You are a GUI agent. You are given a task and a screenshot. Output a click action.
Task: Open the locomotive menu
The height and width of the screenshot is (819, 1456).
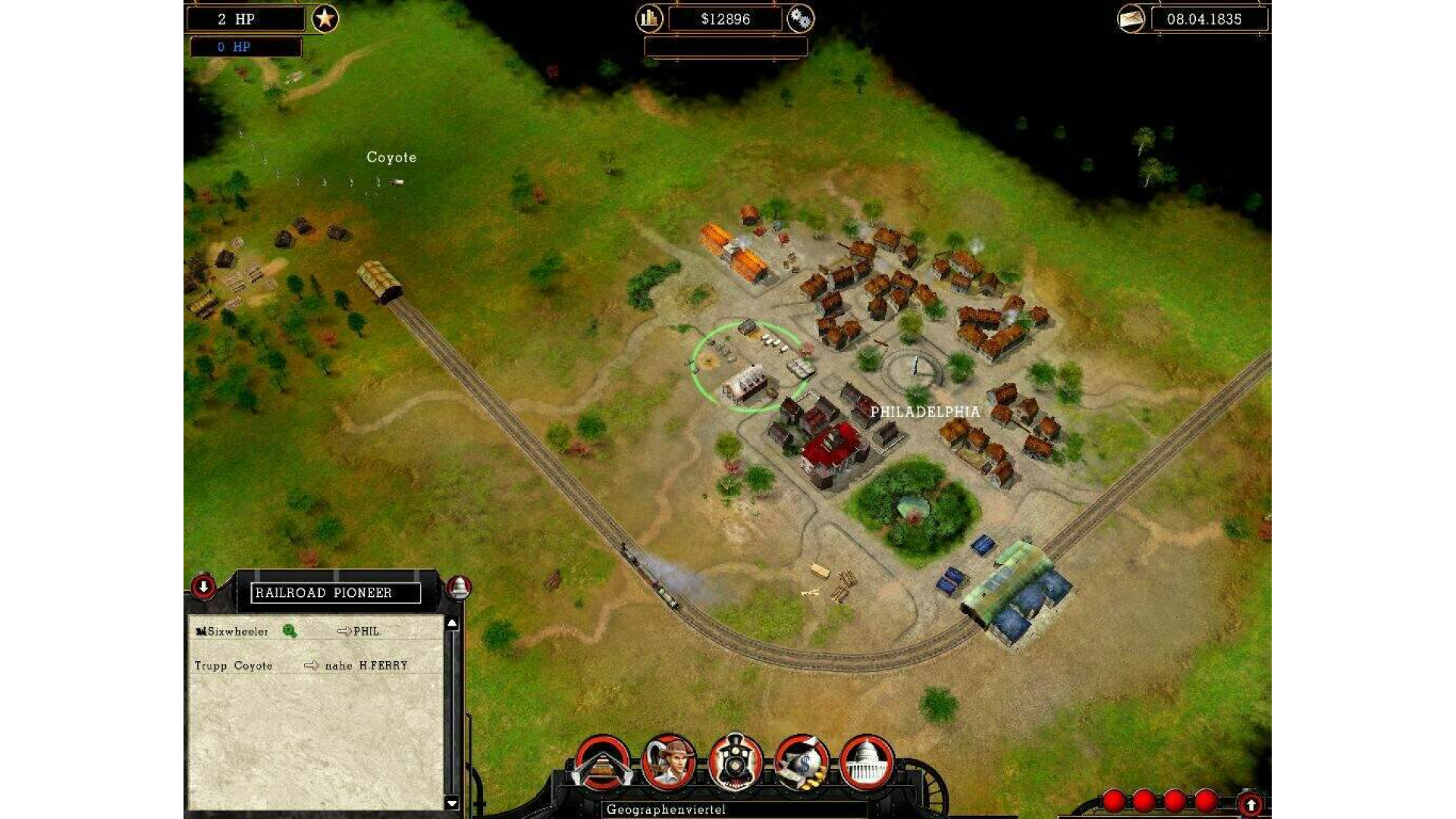click(734, 763)
